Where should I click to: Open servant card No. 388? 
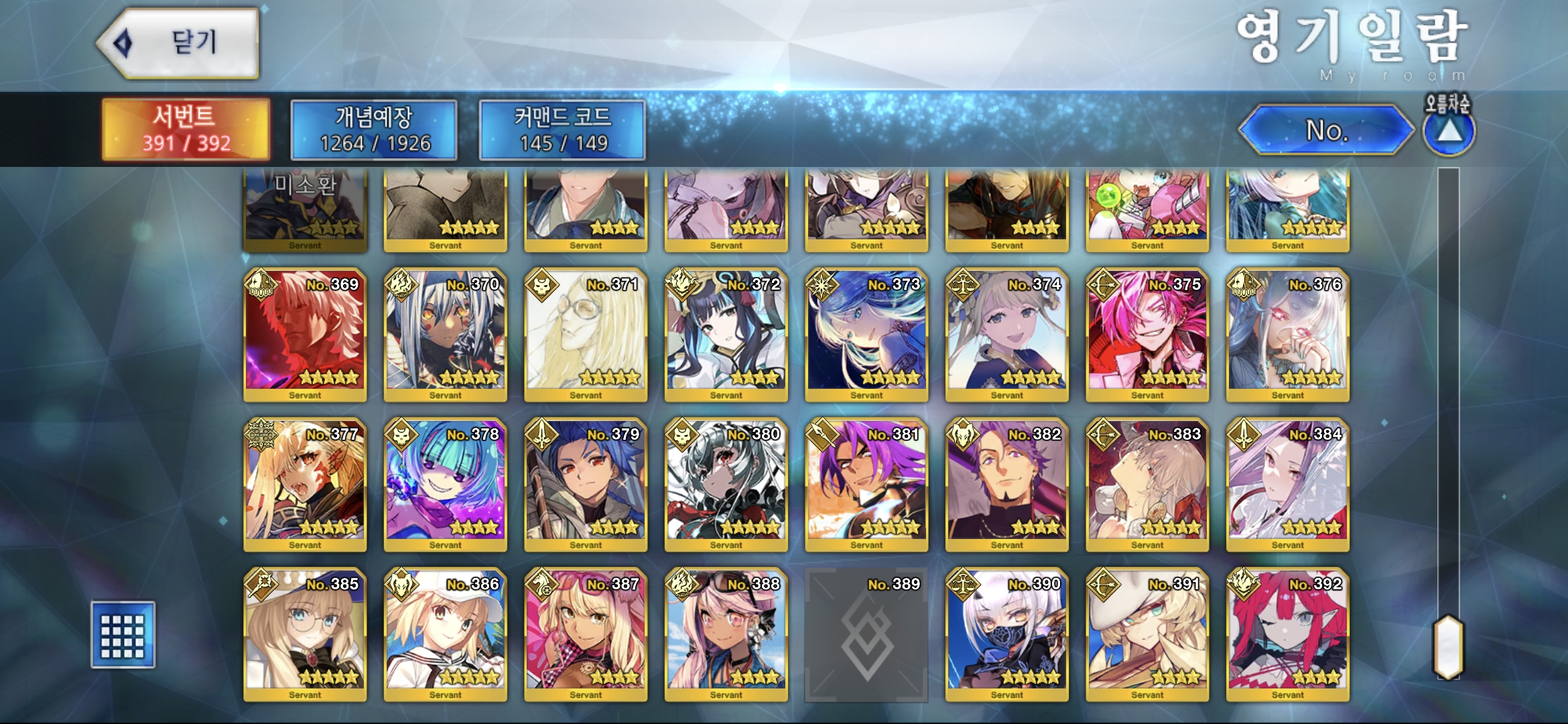tap(726, 634)
